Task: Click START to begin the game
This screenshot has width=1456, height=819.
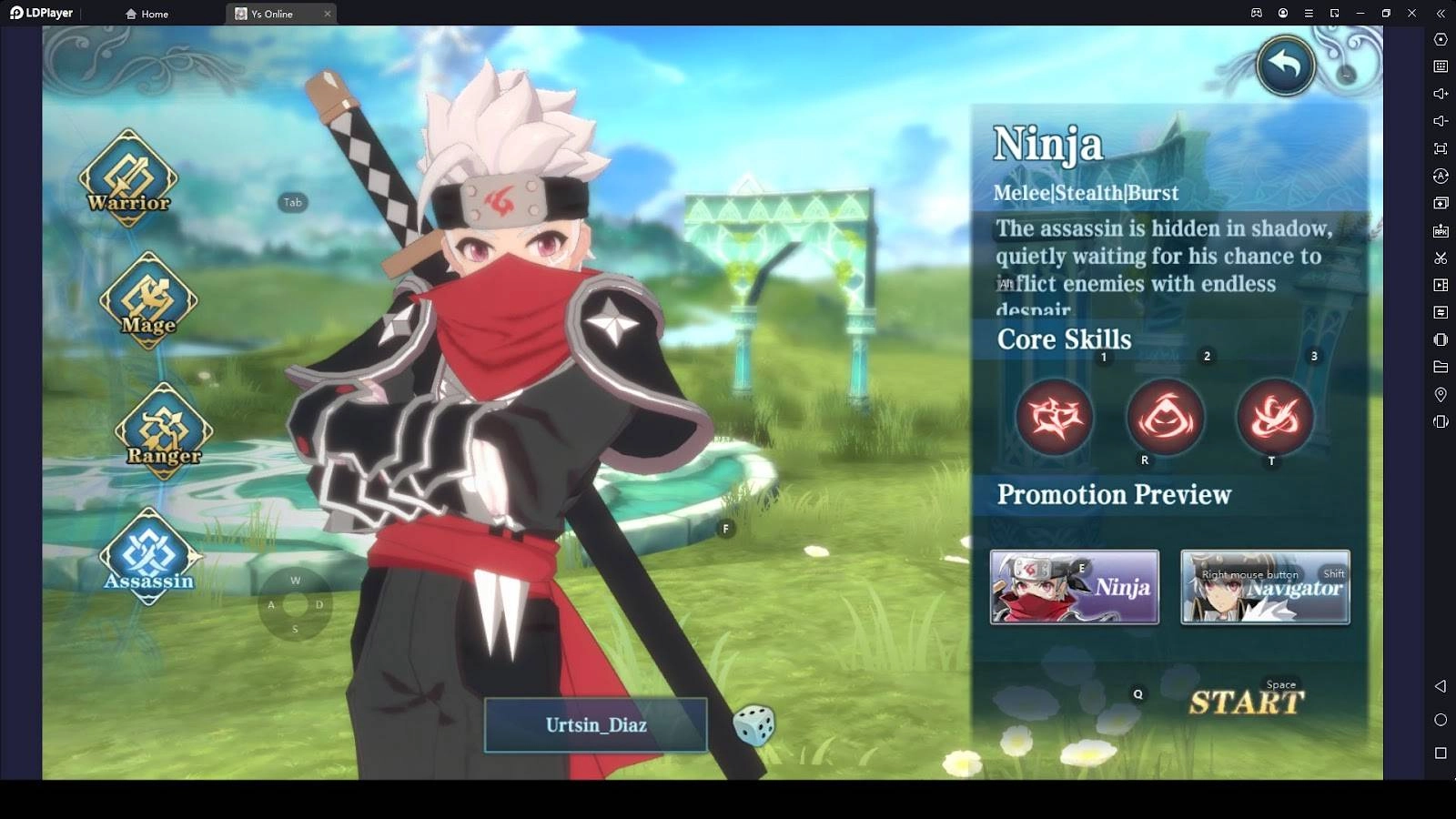Action: 1247,703
